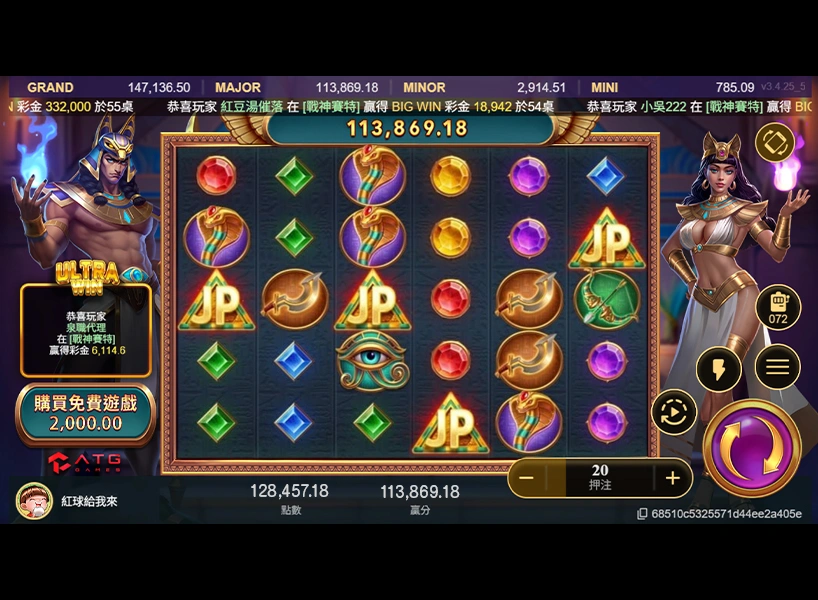This screenshot has height=600, width=818.
Task: Copy the round ID code
Action: tap(642, 514)
